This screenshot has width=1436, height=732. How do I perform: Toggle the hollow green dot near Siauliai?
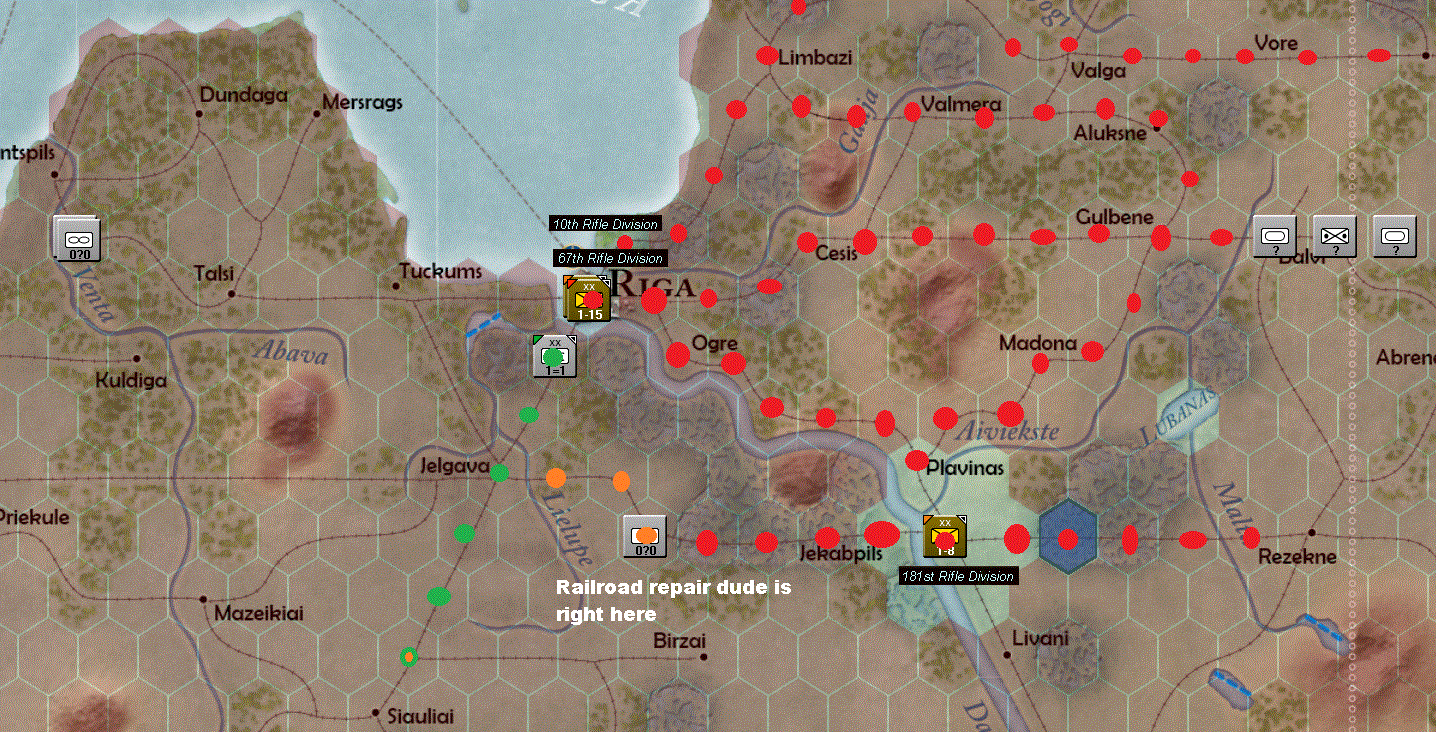pyautogui.click(x=407, y=655)
